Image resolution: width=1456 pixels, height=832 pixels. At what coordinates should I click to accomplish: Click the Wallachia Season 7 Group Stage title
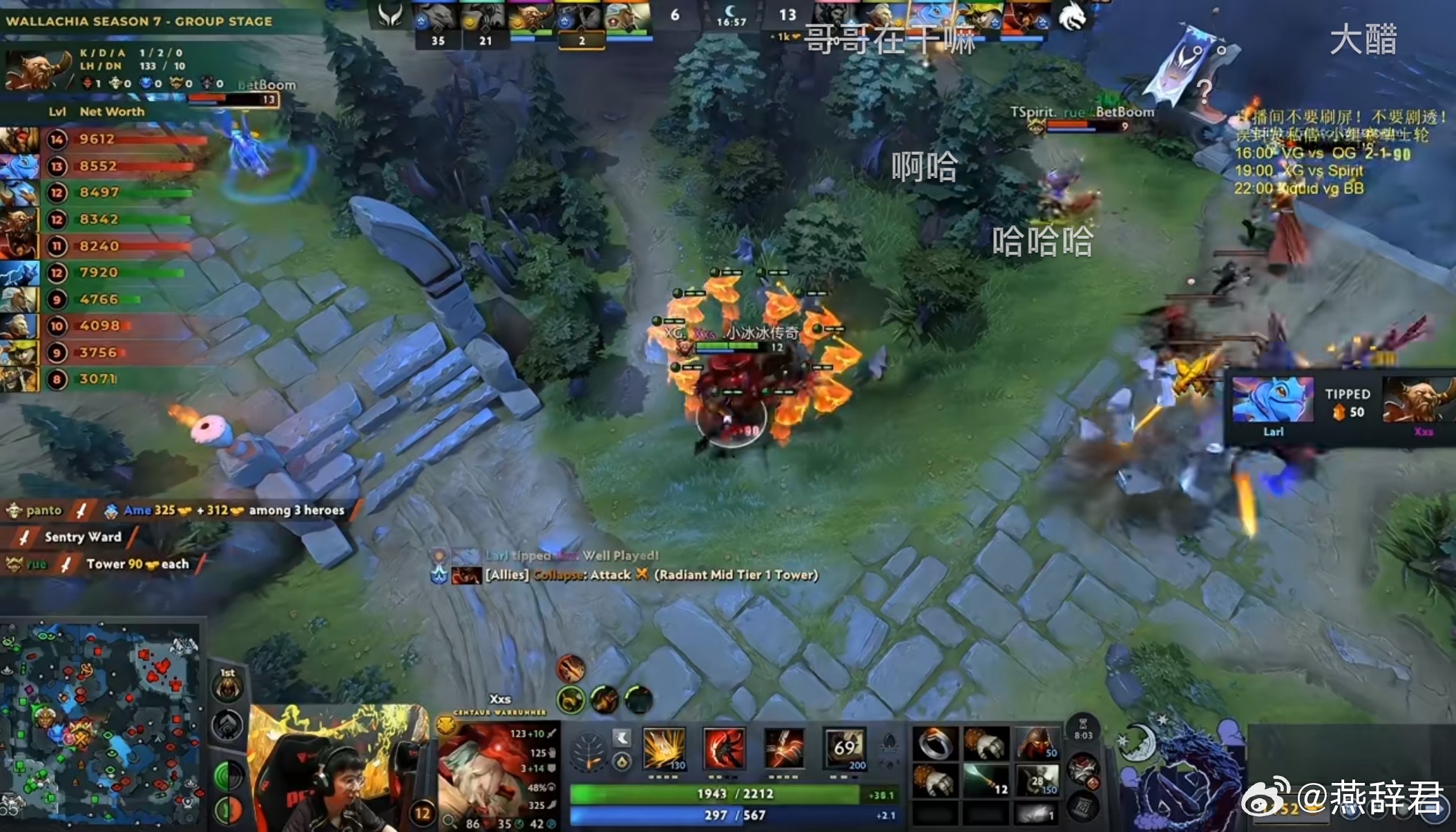tap(138, 21)
